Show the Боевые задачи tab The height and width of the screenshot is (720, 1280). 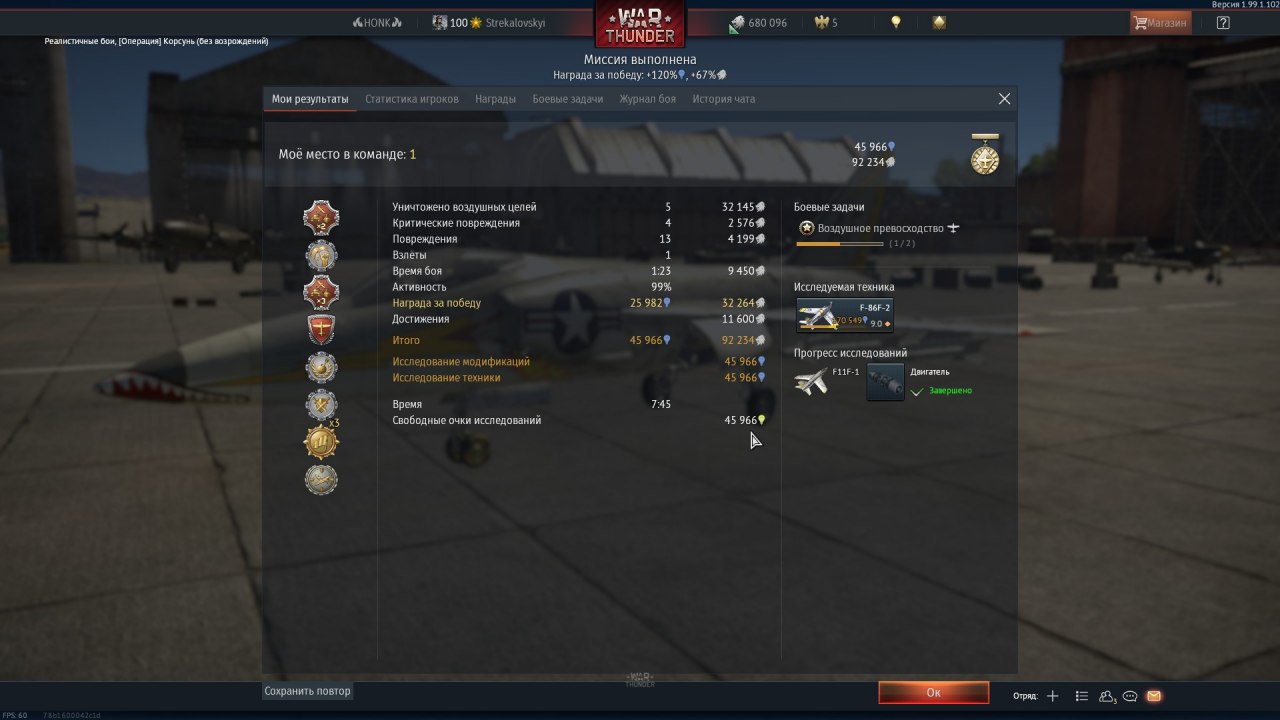click(x=567, y=99)
